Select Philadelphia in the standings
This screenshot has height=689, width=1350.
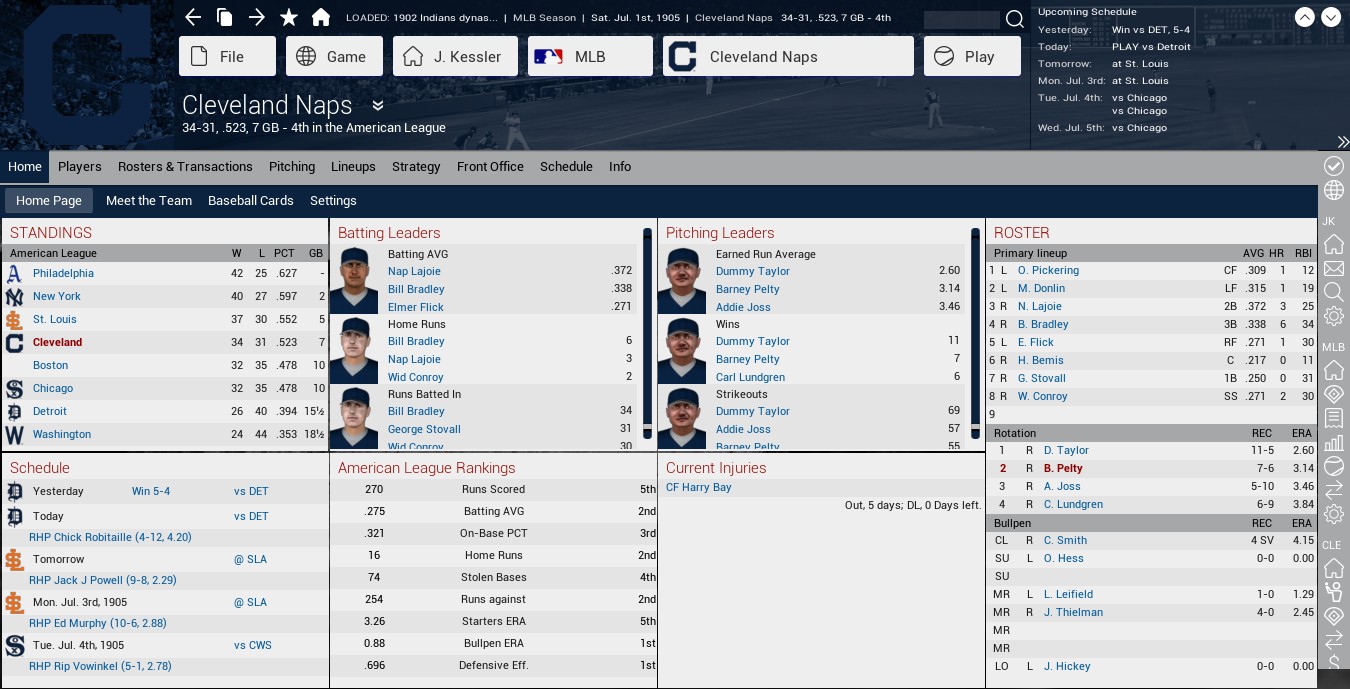(x=63, y=273)
